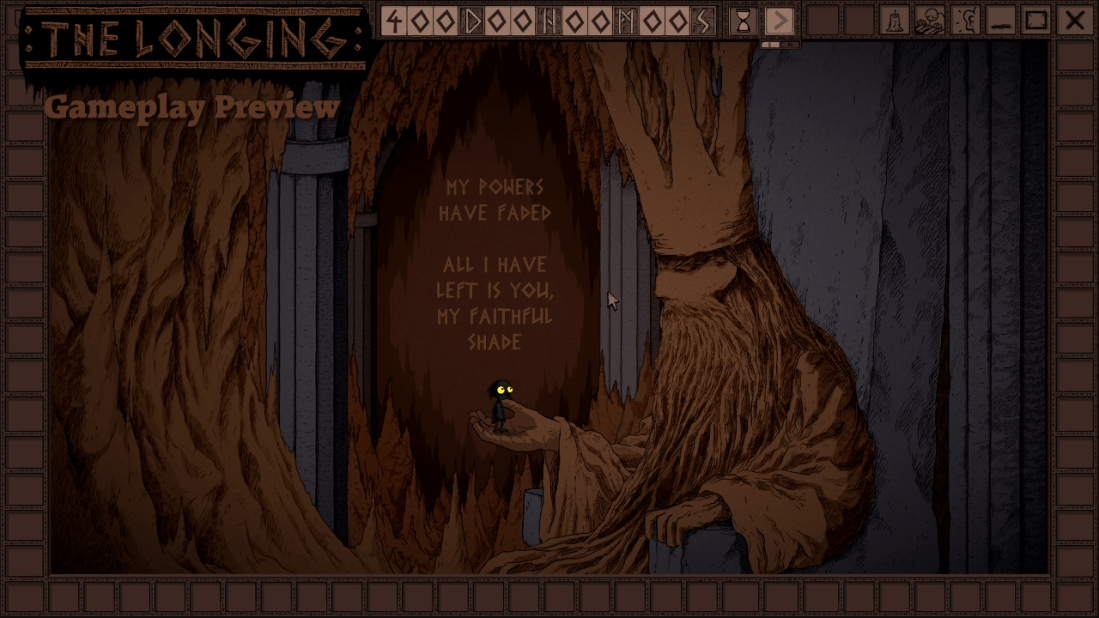
Task: Close the game with the X button
Action: (1074, 20)
